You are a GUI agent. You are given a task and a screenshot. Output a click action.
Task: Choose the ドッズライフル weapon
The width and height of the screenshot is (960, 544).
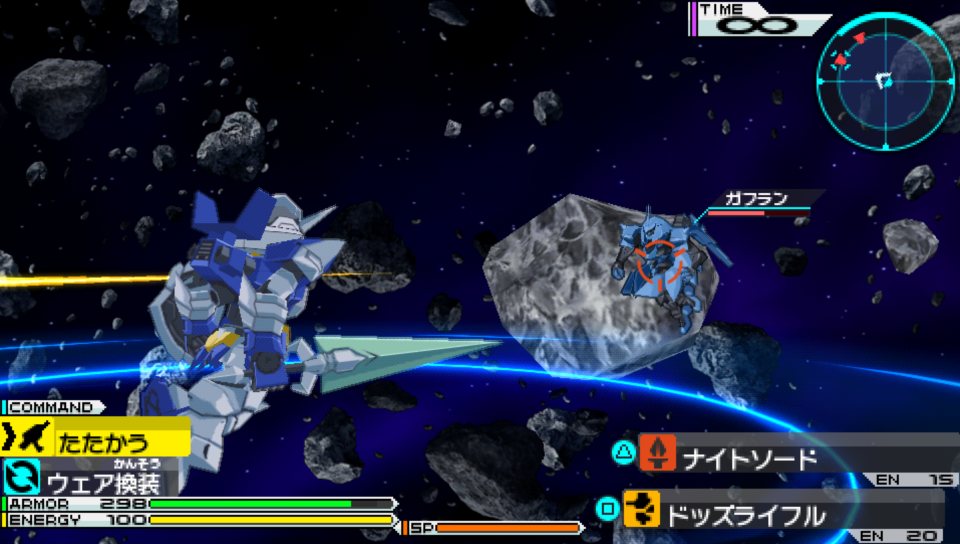tap(745, 514)
